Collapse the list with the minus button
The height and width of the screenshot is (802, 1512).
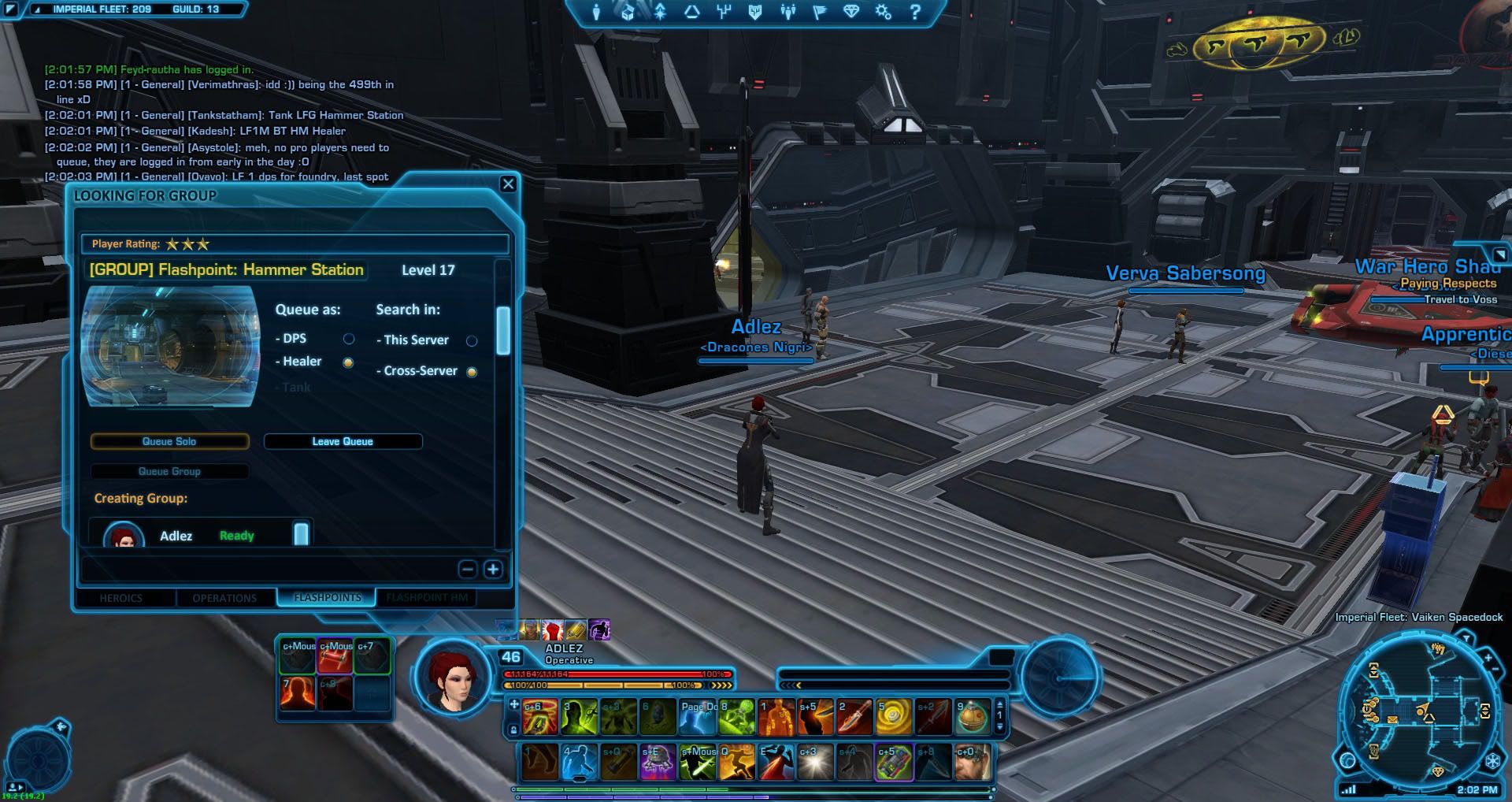[468, 569]
